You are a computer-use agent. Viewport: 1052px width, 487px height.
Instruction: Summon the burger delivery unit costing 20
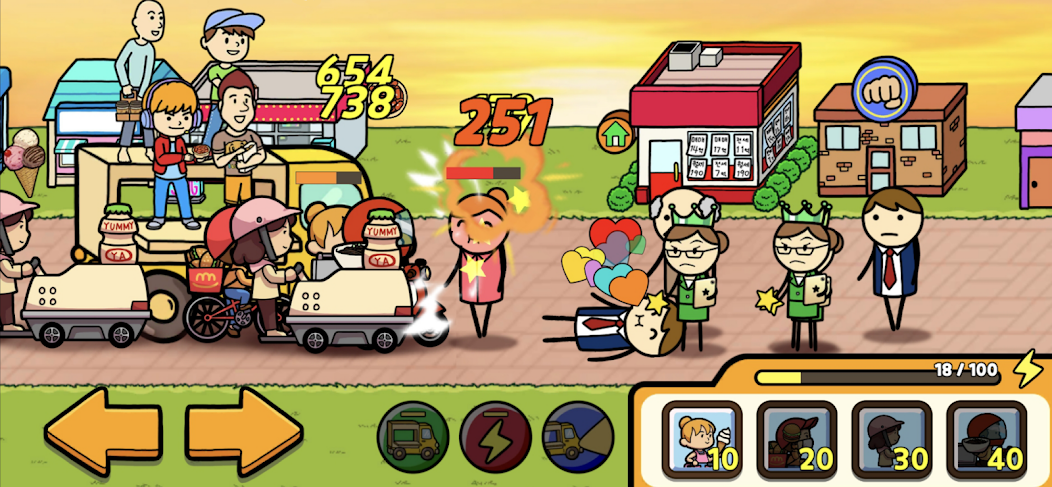(796, 438)
